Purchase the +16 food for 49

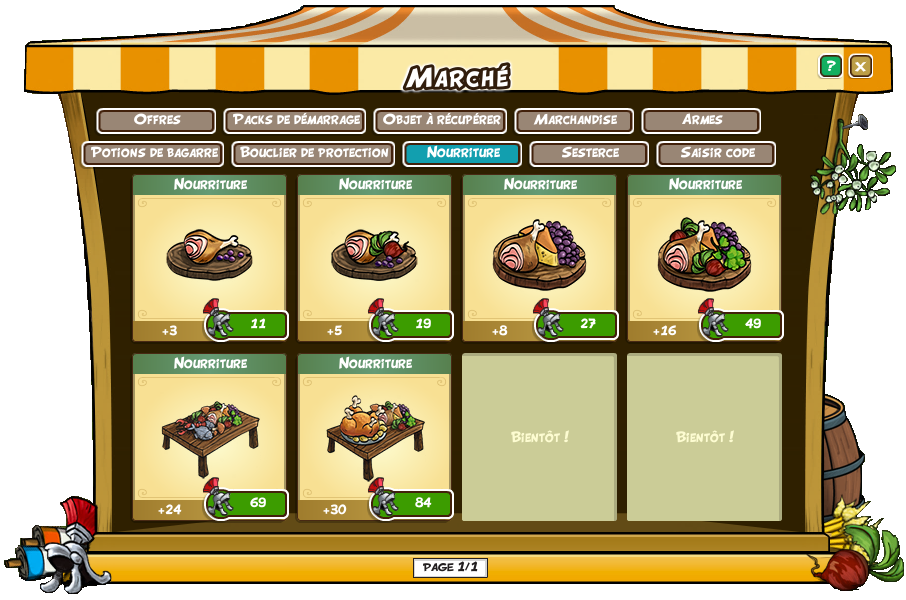[743, 325]
